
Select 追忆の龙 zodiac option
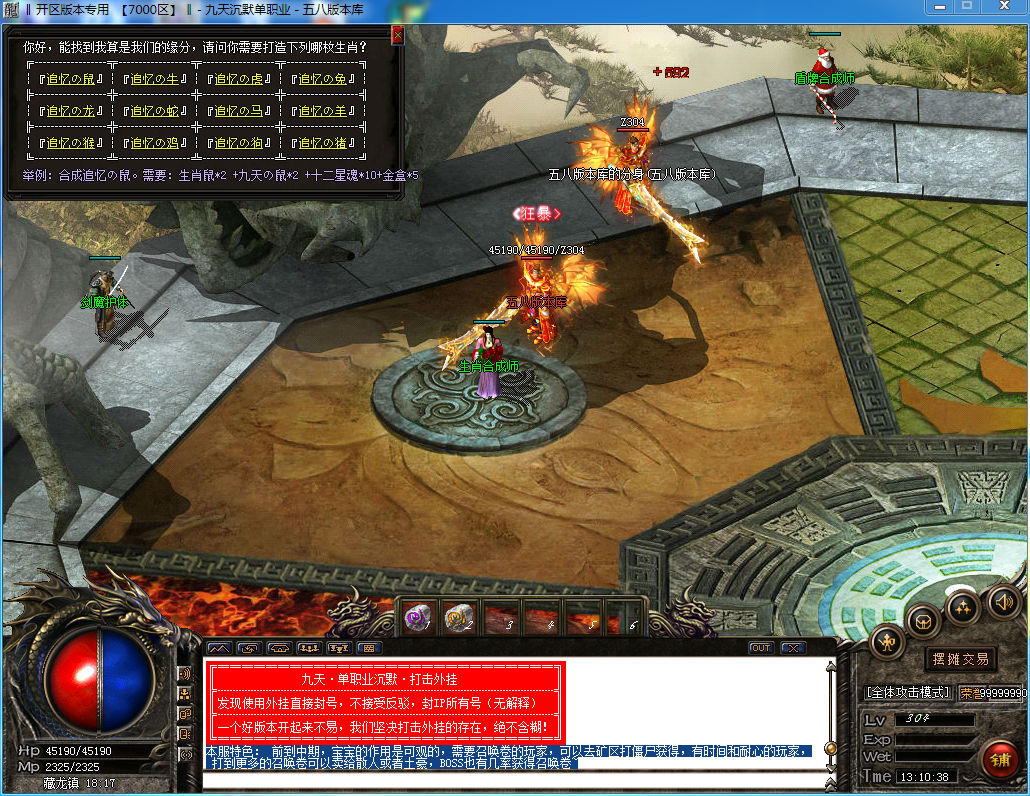70,111
